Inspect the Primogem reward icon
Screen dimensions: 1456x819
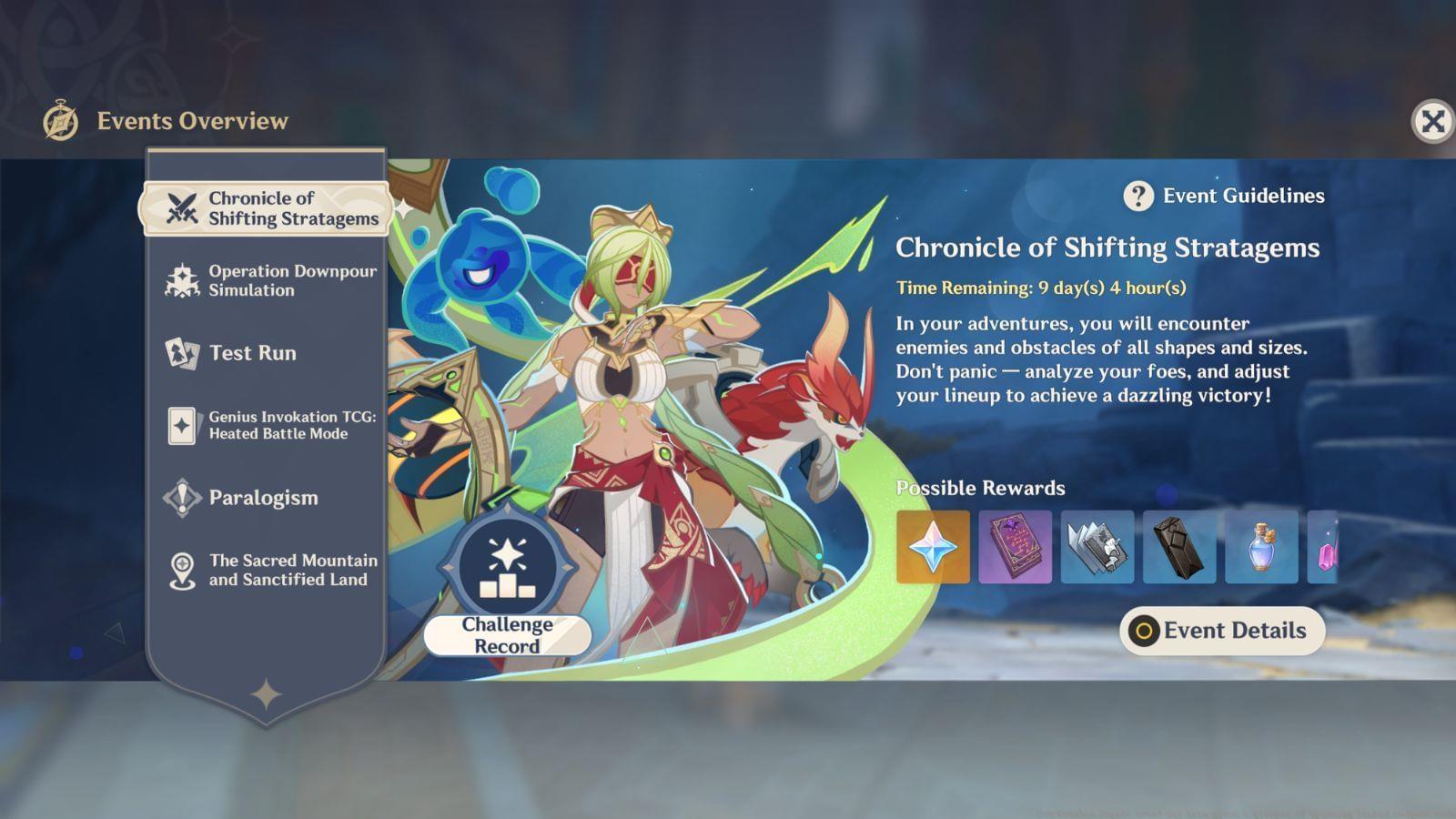[933, 547]
